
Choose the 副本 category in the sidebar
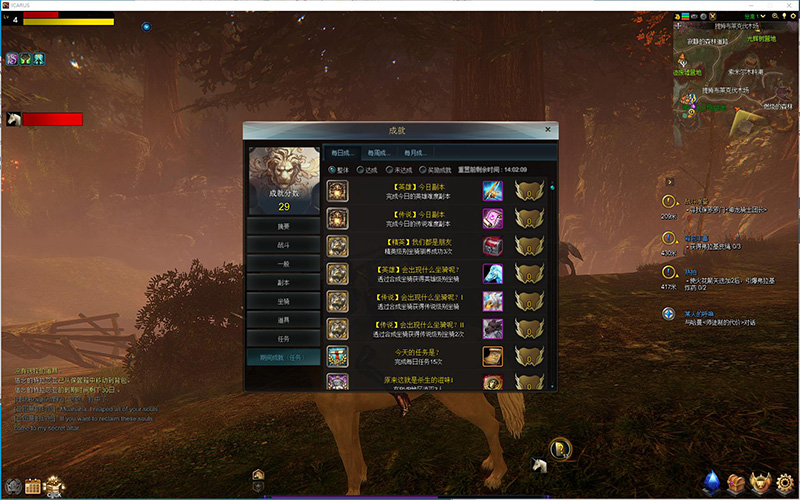[x=284, y=281]
